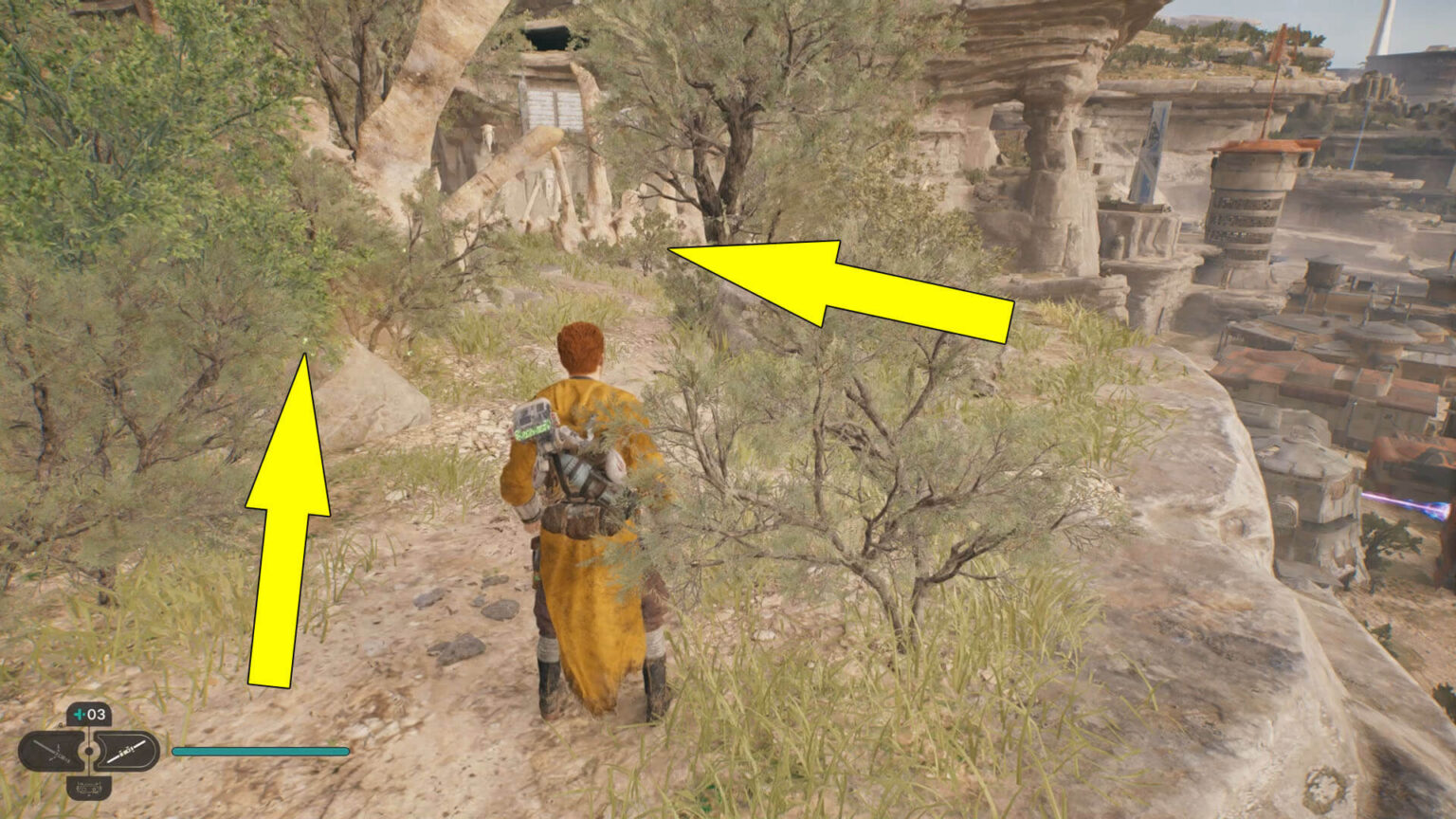Click the stance selector center hub
Image resolution: width=1456 pixels, height=819 pixels.
point(88,750)
